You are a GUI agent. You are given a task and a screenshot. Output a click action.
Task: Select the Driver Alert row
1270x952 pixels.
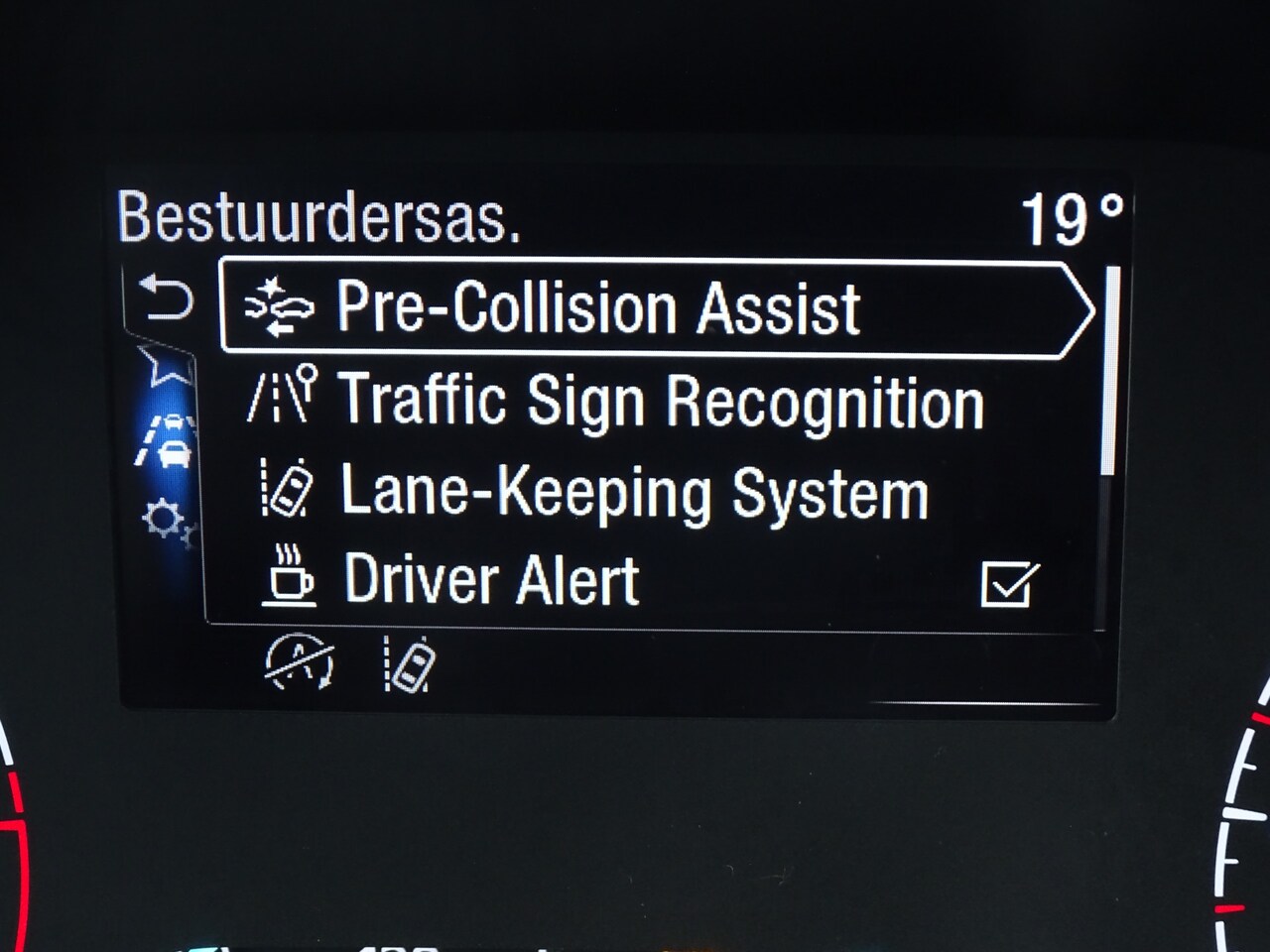pyautogui.click(x=491, y=580)
